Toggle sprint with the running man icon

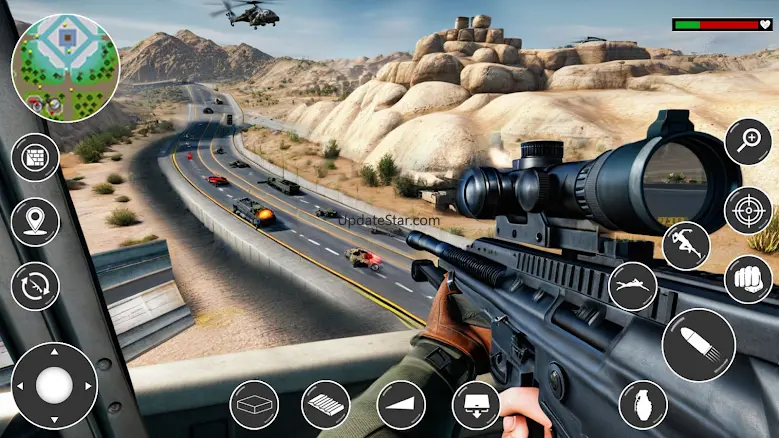686,246
